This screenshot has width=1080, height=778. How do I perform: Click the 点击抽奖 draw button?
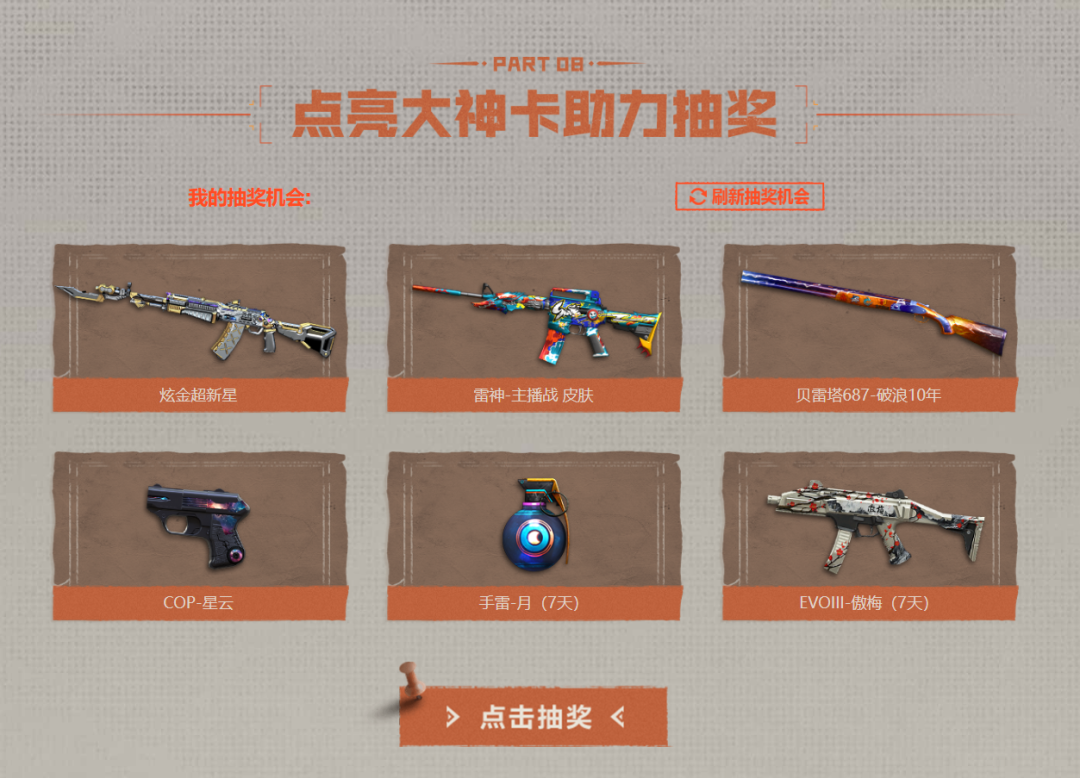coord(534,717)
